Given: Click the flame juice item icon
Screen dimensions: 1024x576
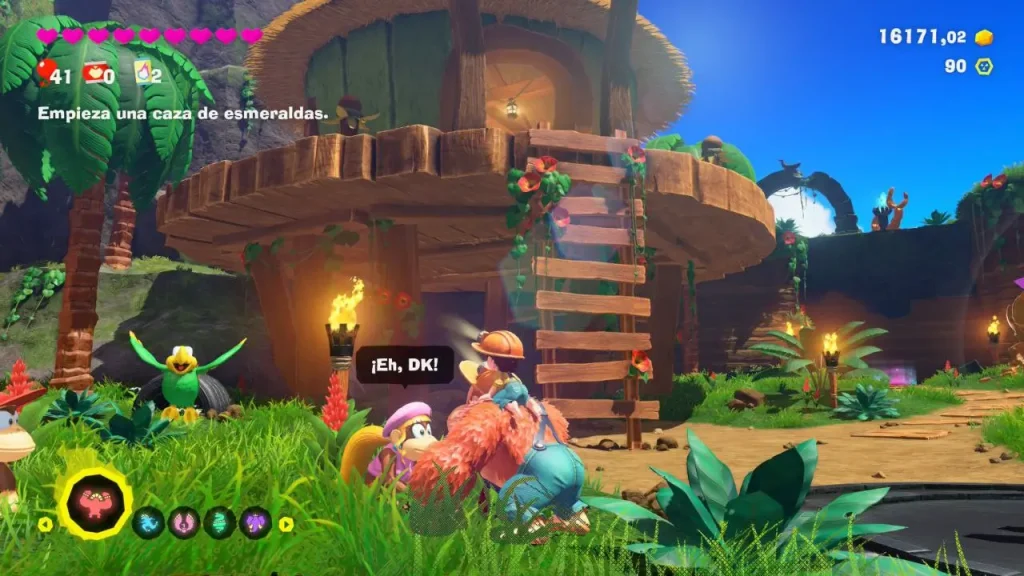Looking at the screenshot, I should [x=142, y=71].
